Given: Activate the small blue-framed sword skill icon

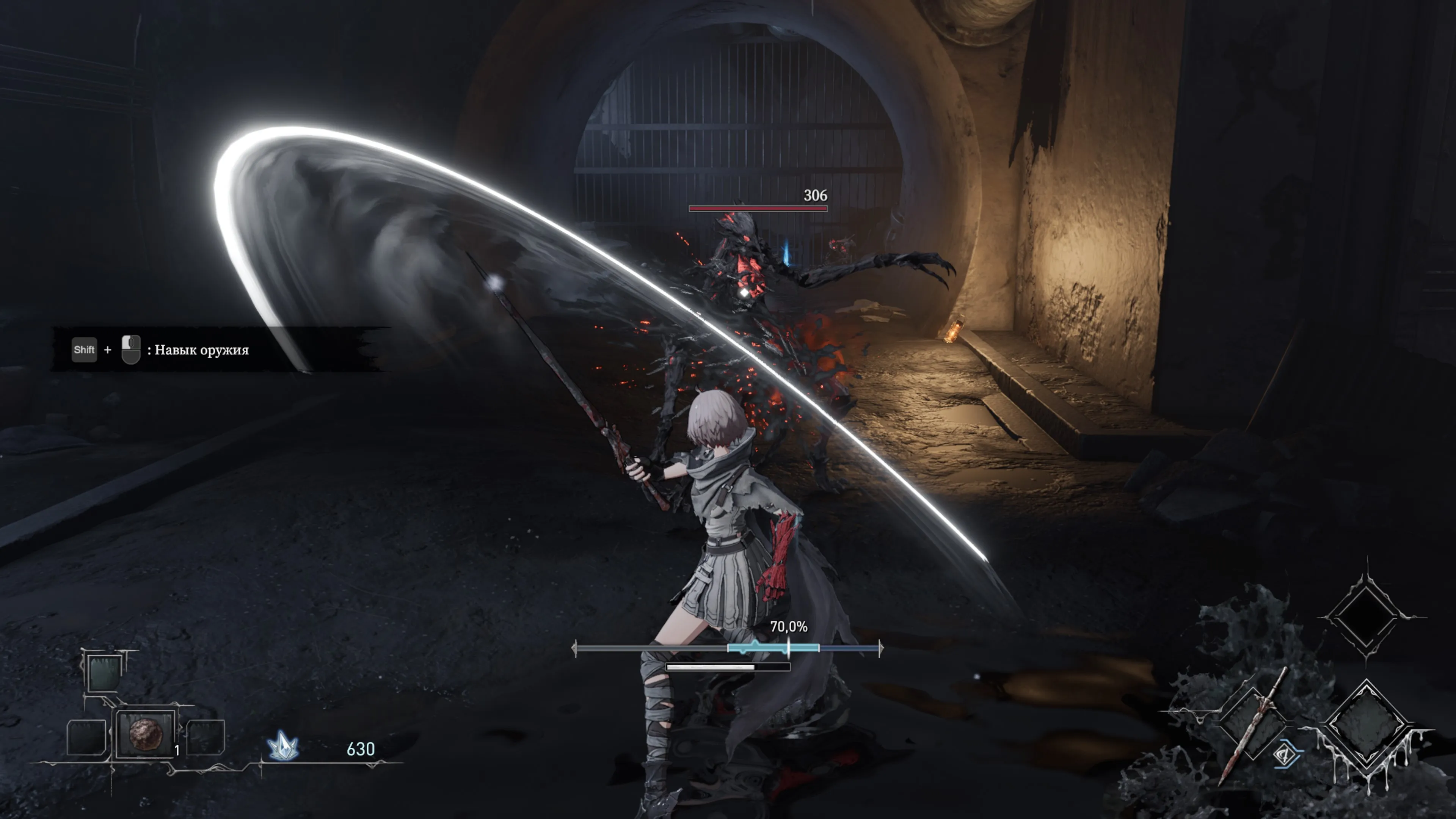Looking at the screenshot, I should 1286,755.
